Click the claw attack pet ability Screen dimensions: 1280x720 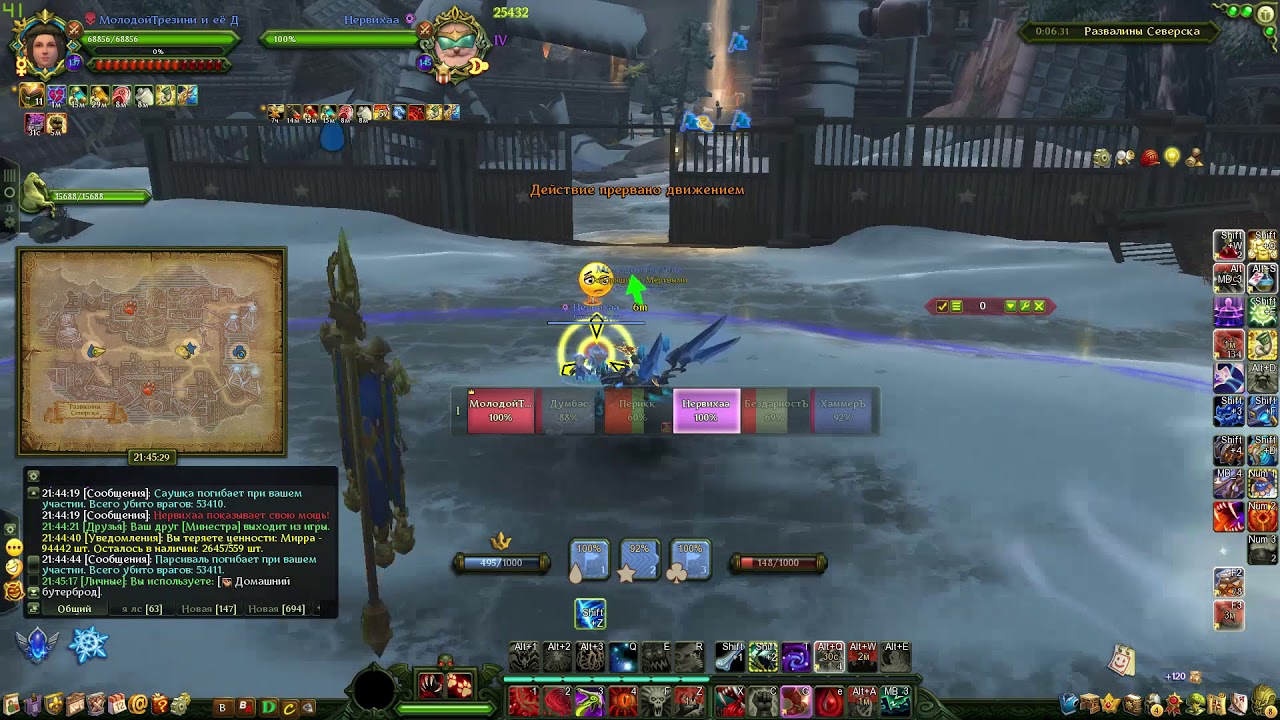coord(431,685)
